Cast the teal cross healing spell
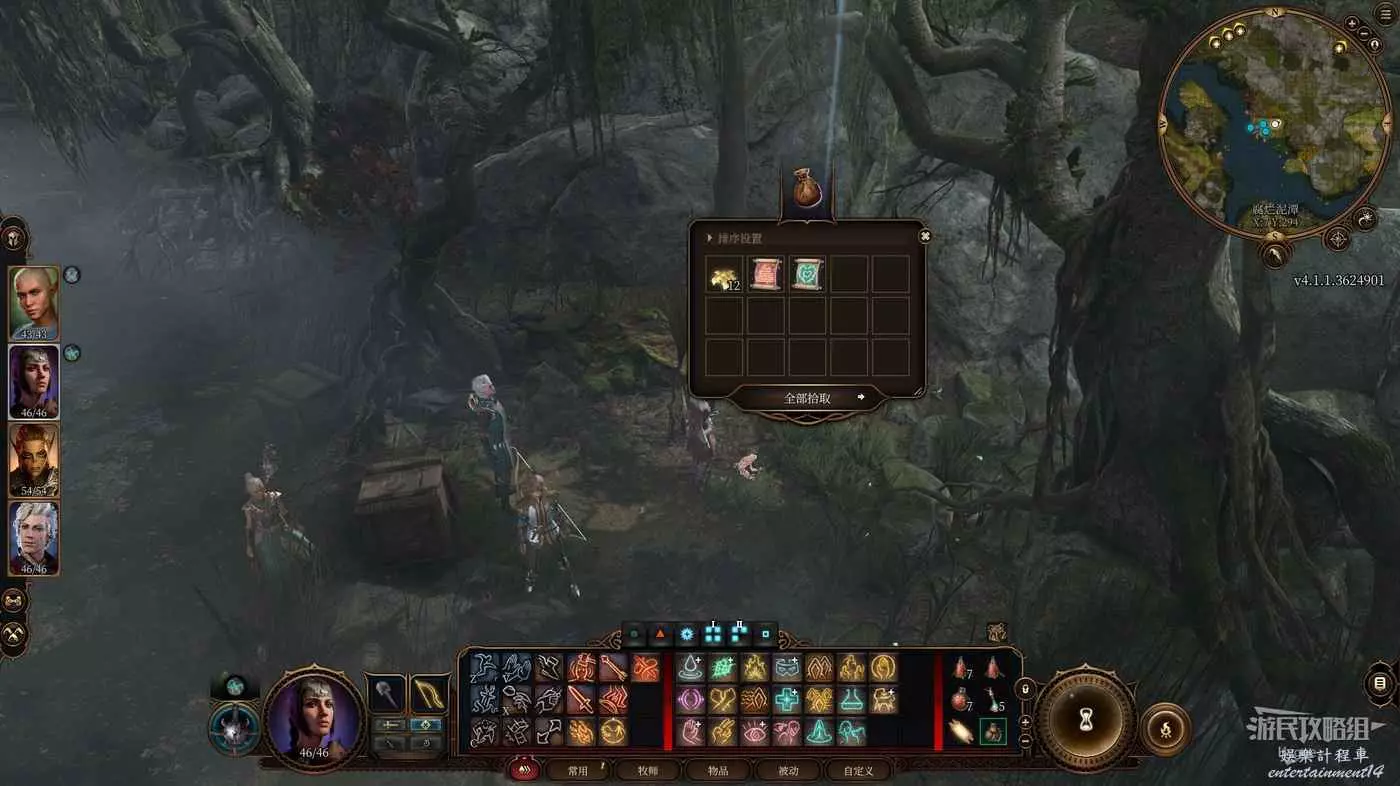 click(x=787, y=700)
